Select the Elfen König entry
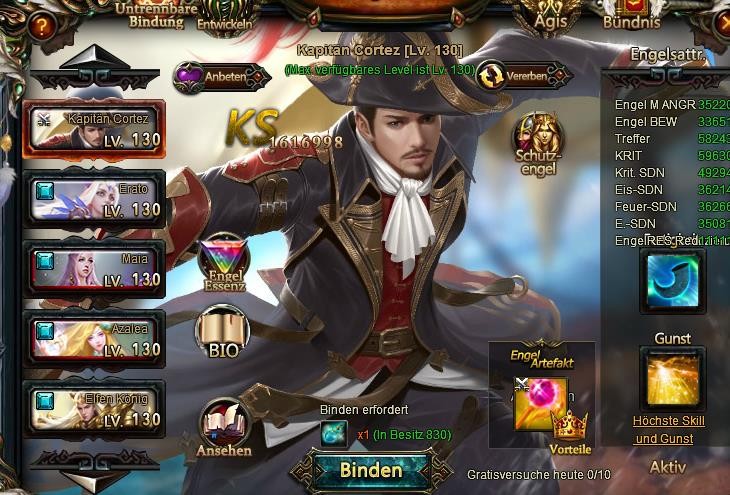 (93, 408)
